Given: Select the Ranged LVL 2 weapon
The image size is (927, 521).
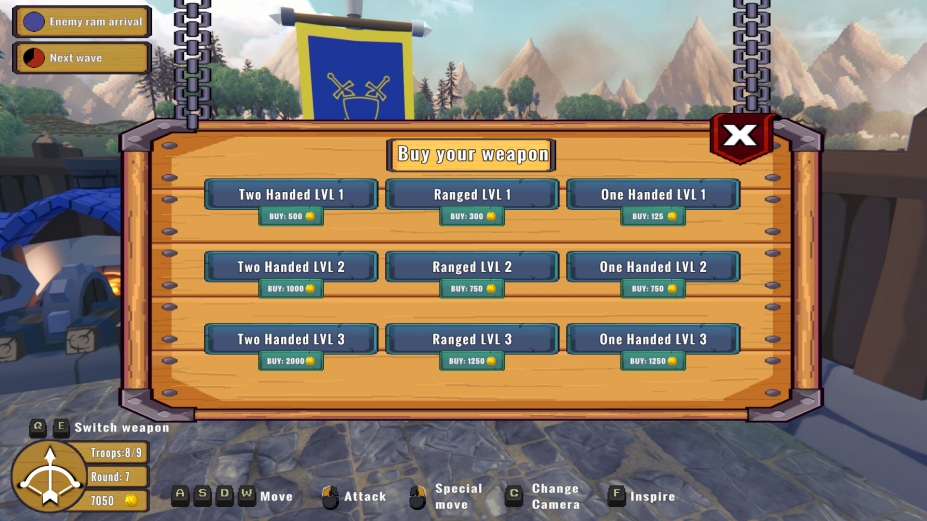Looking at the screenshot, I should (x=472, y=267).
